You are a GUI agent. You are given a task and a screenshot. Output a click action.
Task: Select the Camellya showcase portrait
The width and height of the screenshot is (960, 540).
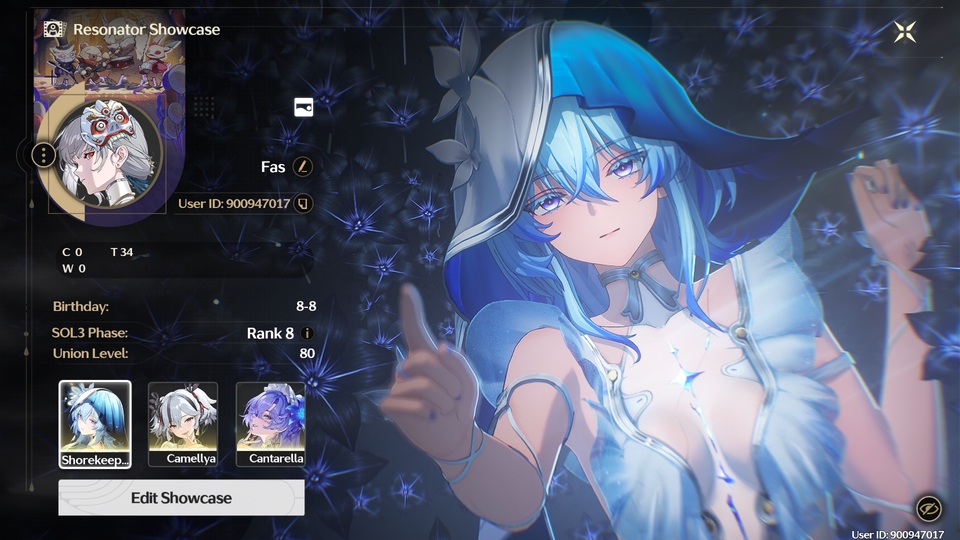(x=183, y=424)
